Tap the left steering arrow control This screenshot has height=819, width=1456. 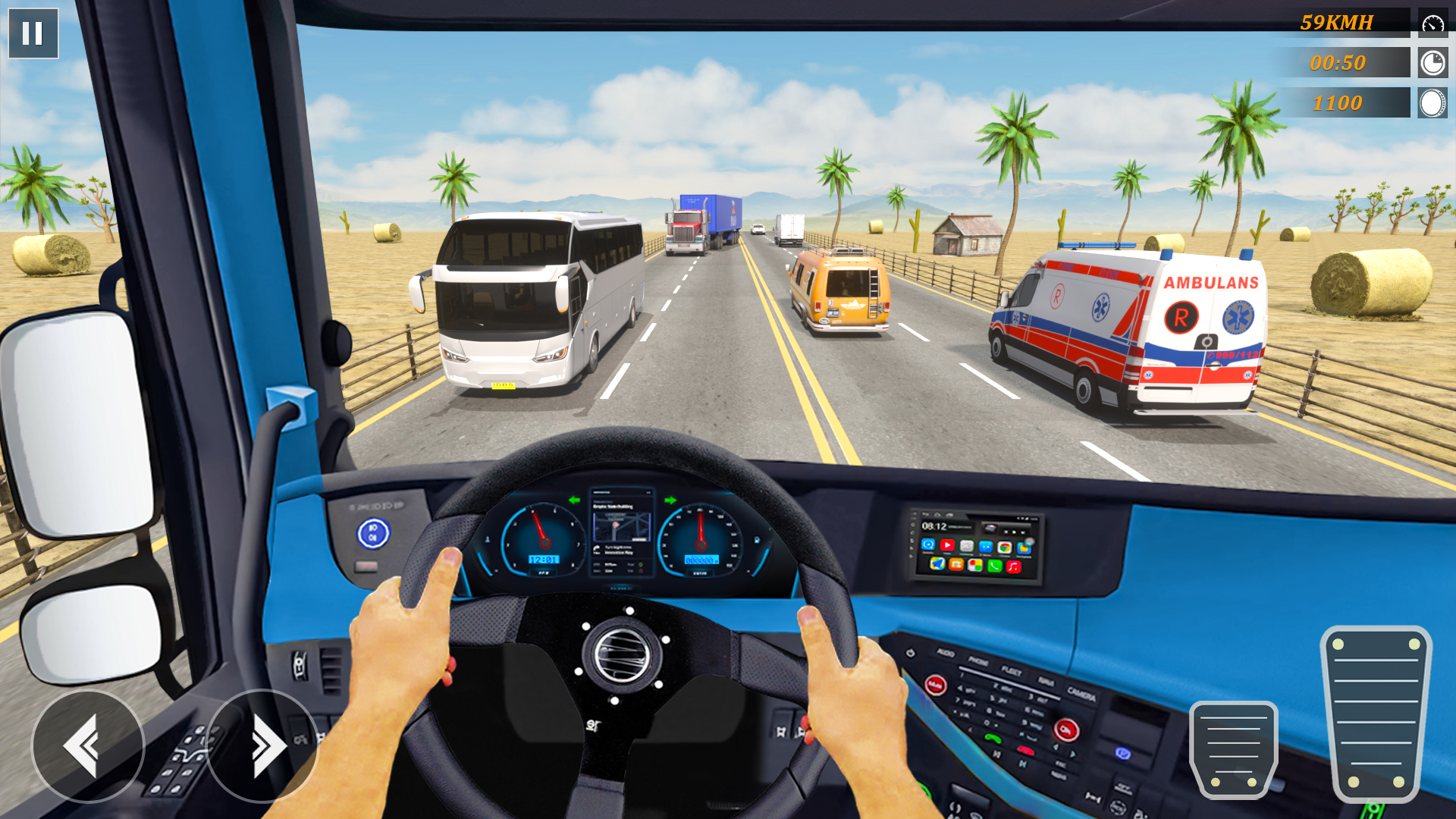(x=89, y=747)
